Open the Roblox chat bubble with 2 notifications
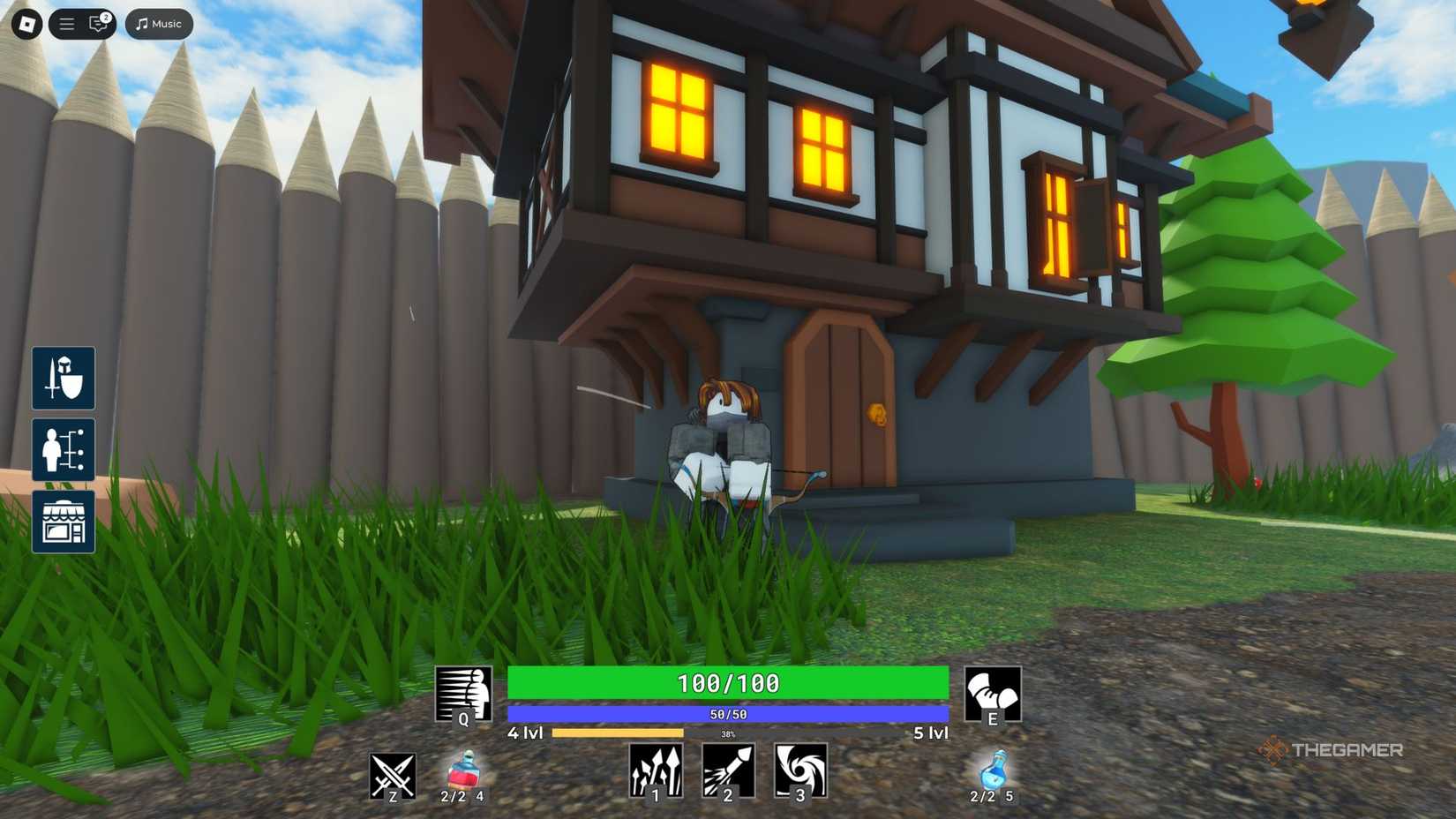1456x819 pixels. tap(97, 24)
